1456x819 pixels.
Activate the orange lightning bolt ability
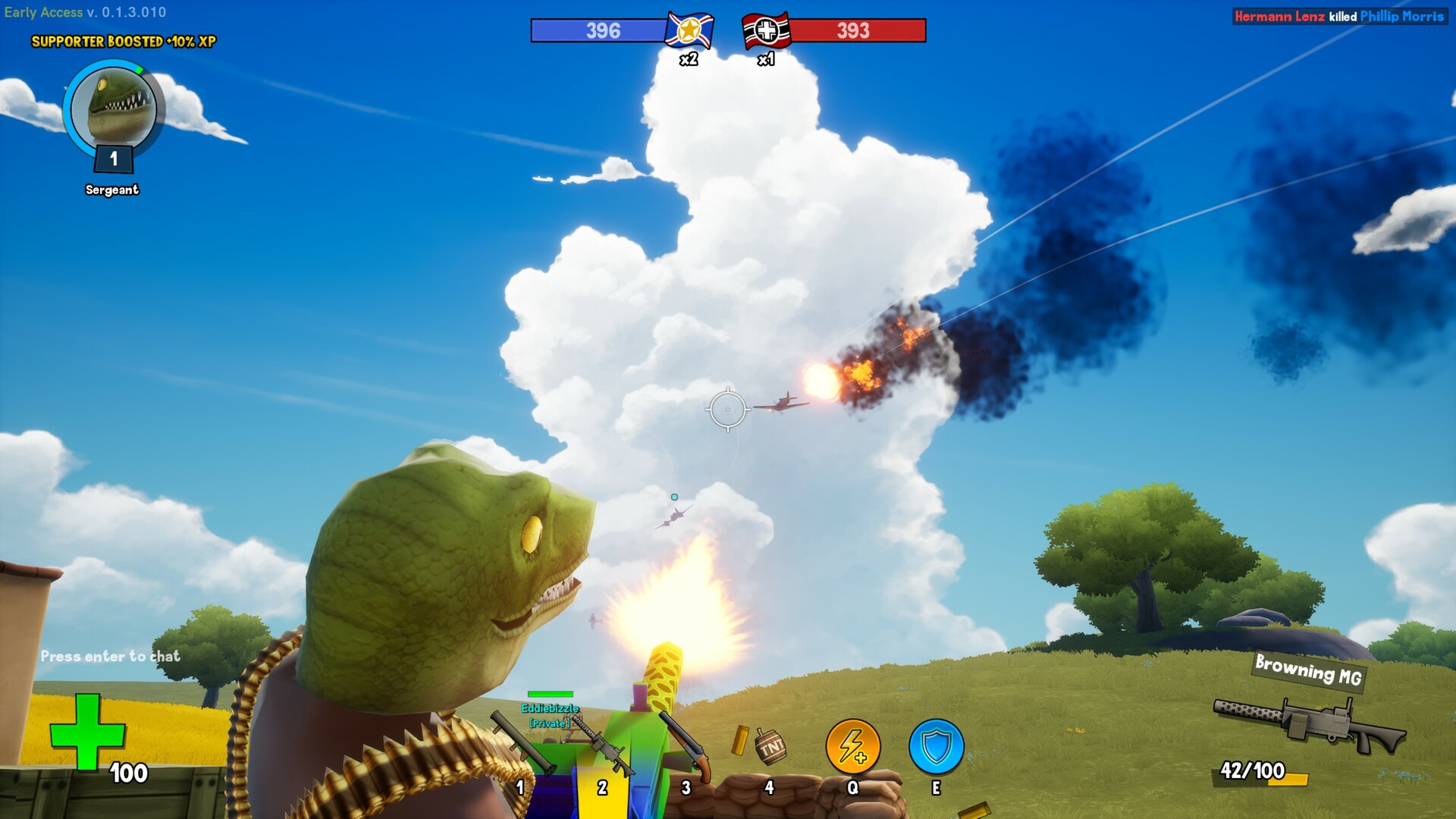tap(853, 747)
